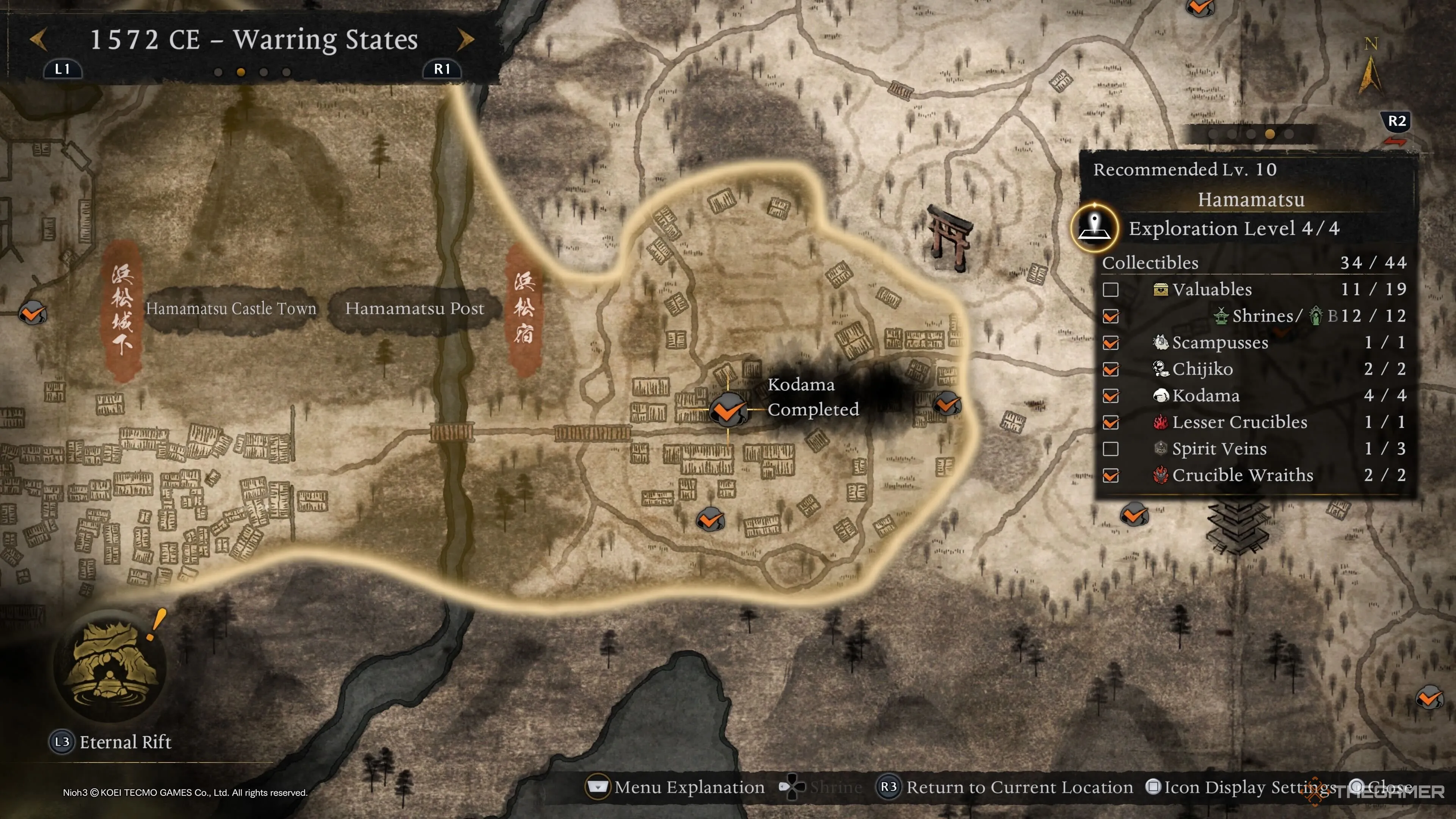Select the Hamamatsu Castle Town label

(231, 309)
